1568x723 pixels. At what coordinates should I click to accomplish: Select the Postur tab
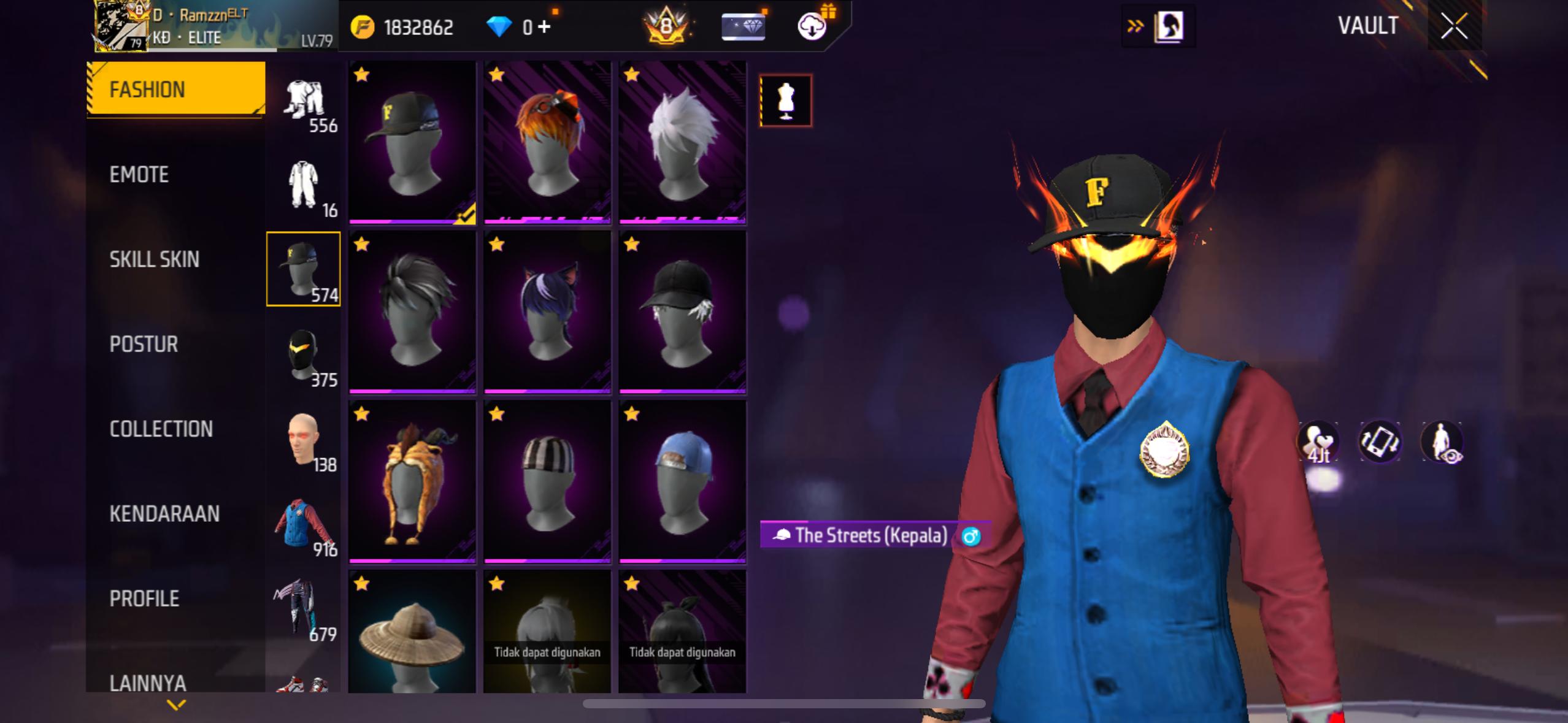coord(144,344)
